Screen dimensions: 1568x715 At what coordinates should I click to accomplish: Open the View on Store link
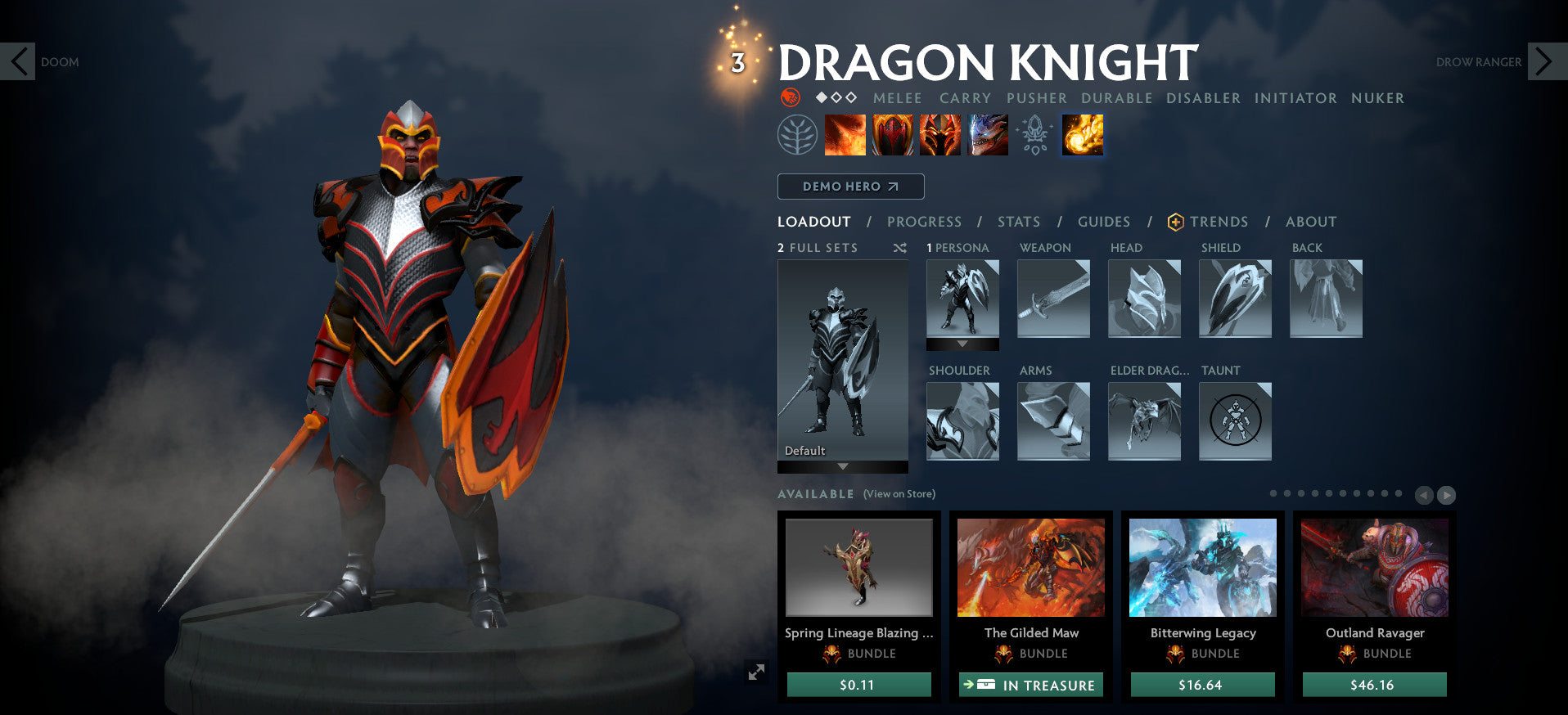tap(901, 494)
